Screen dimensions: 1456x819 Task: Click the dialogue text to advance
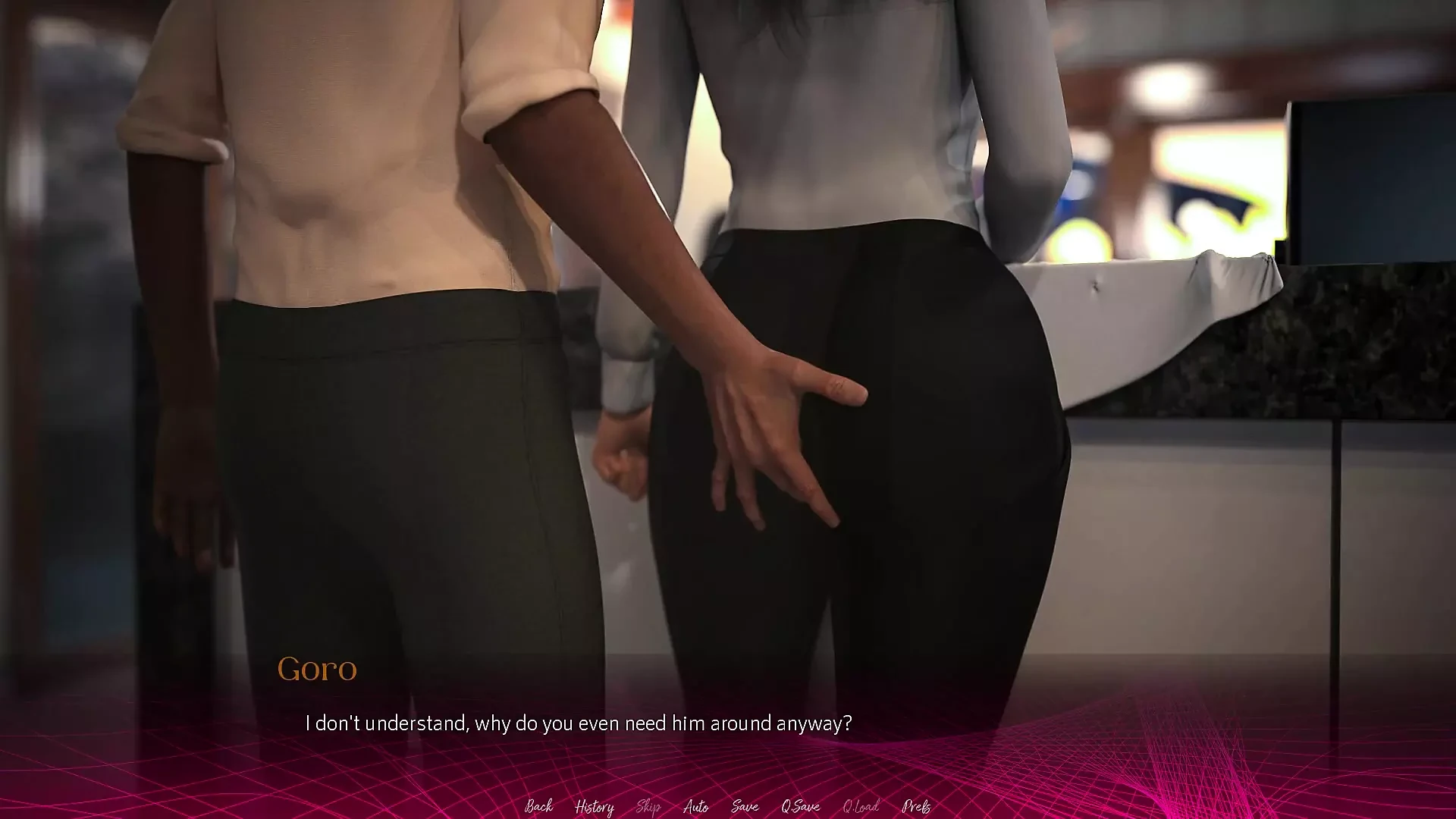[579, 723]
